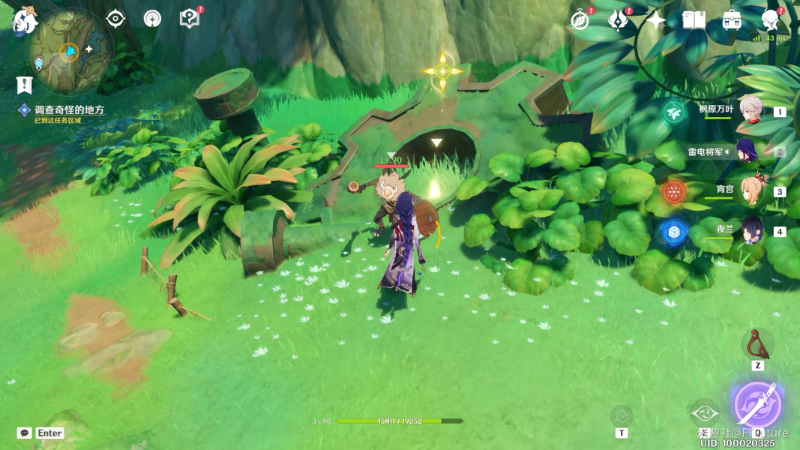
Task: Select the tracked quest 调查奇怪的地方
Action: 68,110
